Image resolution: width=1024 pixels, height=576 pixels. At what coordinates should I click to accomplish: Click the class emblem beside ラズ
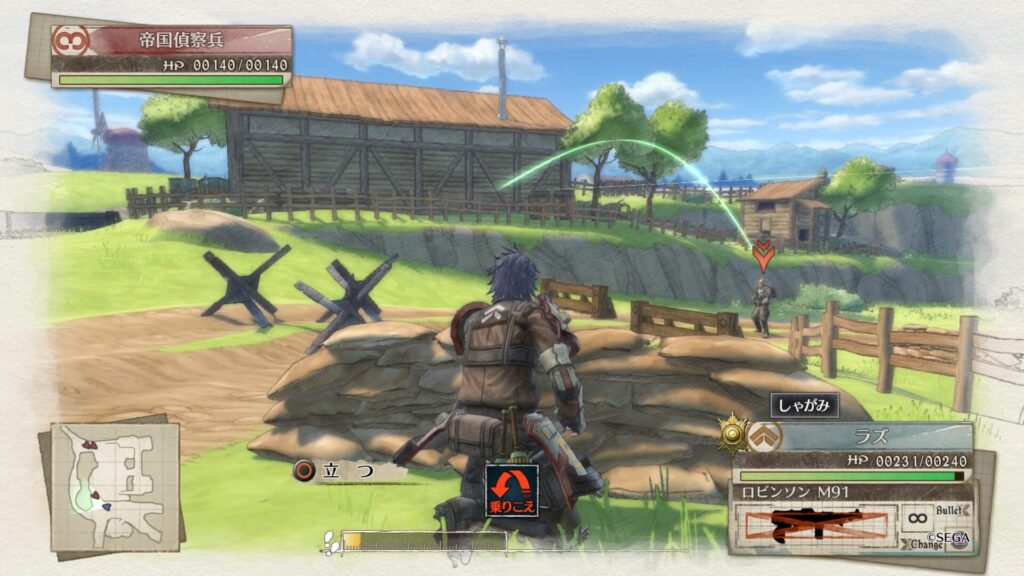(x=768, y=435)
